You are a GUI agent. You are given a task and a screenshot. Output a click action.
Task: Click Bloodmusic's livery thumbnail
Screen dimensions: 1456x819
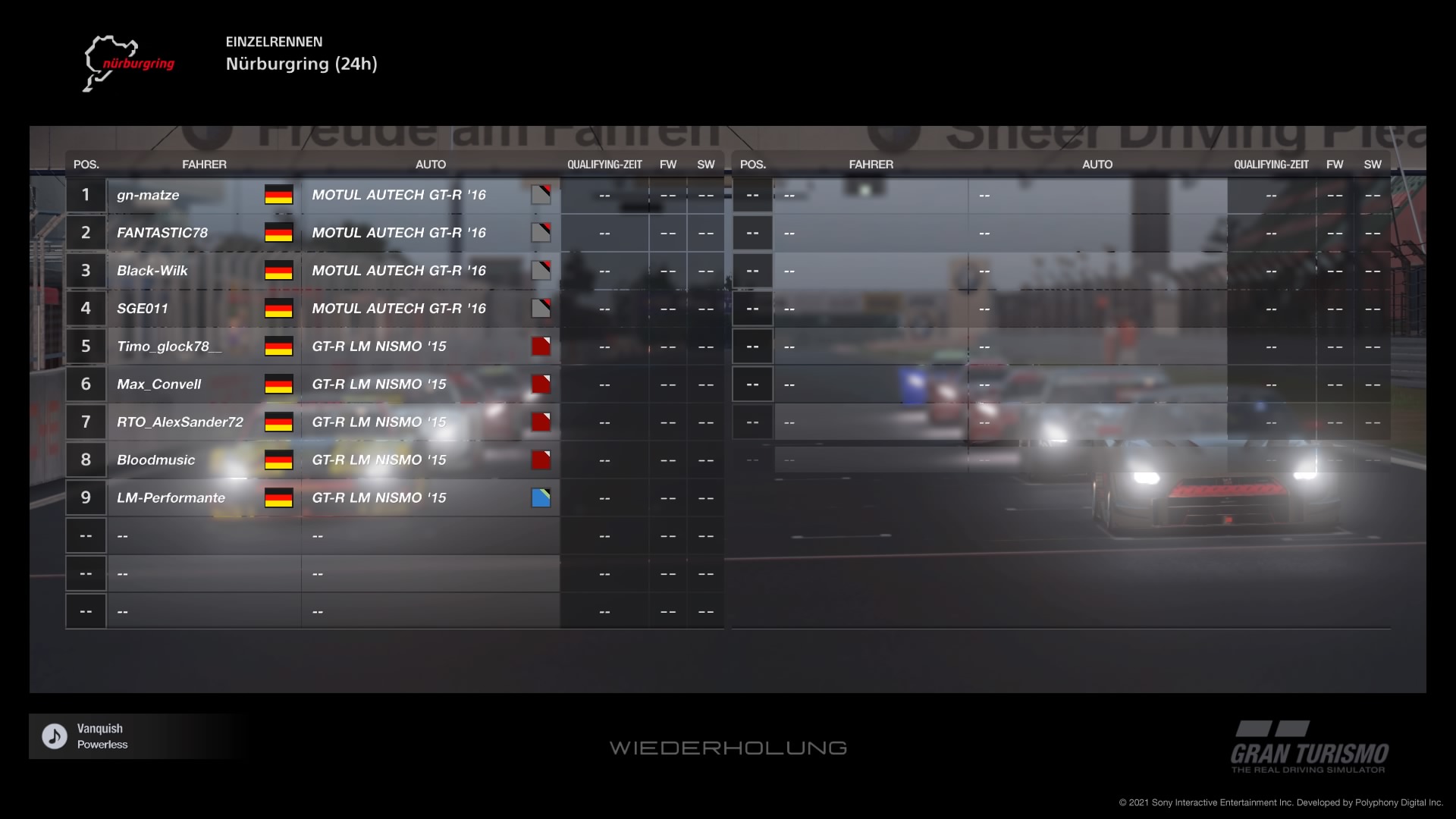[x=541, y=460]
